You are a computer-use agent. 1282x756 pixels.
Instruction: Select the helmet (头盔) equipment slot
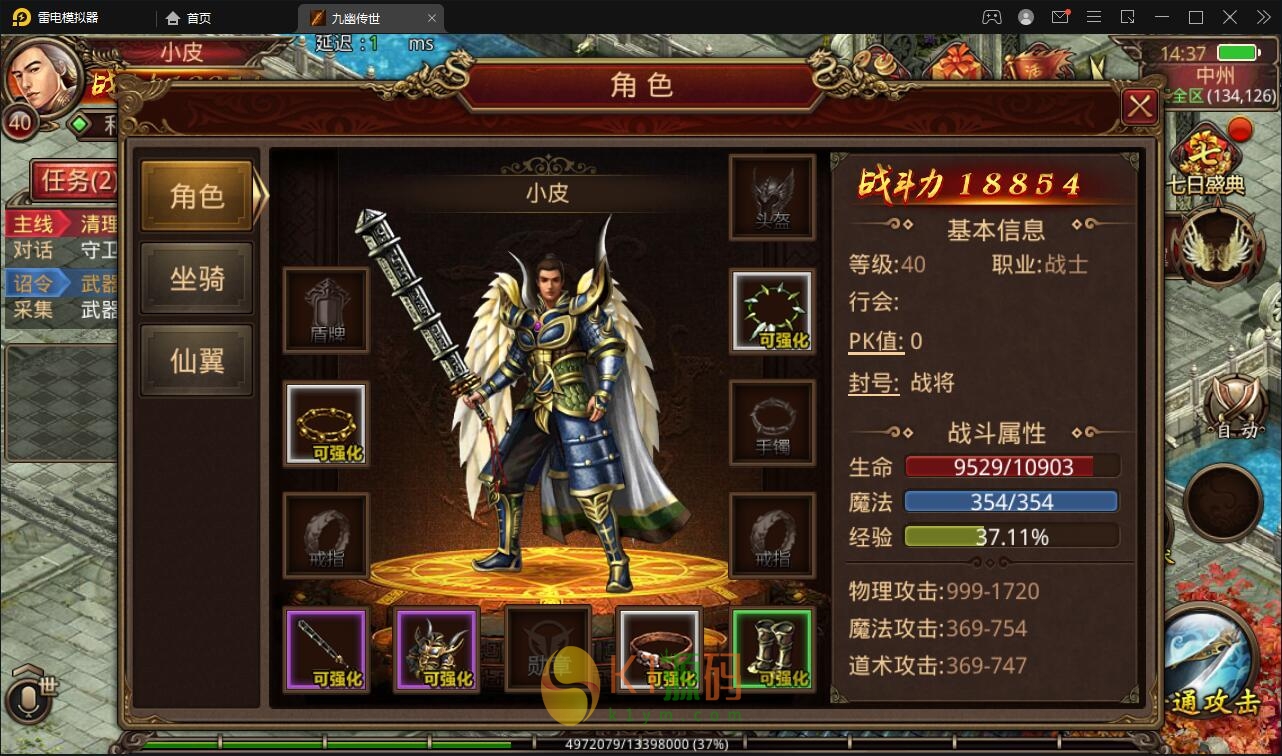pos(772,196)
